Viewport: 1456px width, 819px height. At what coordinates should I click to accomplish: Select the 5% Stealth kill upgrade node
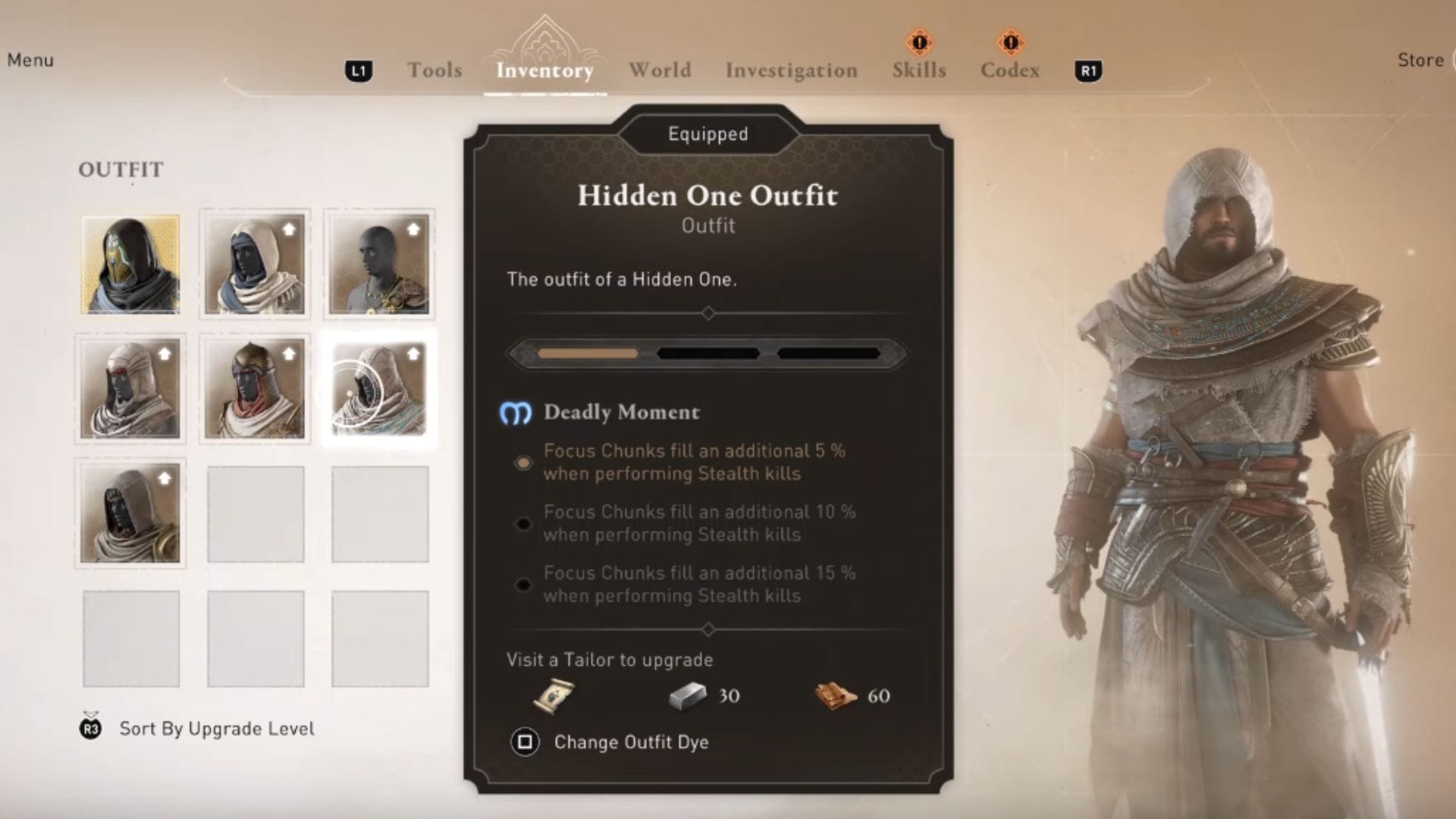[522, 463]
